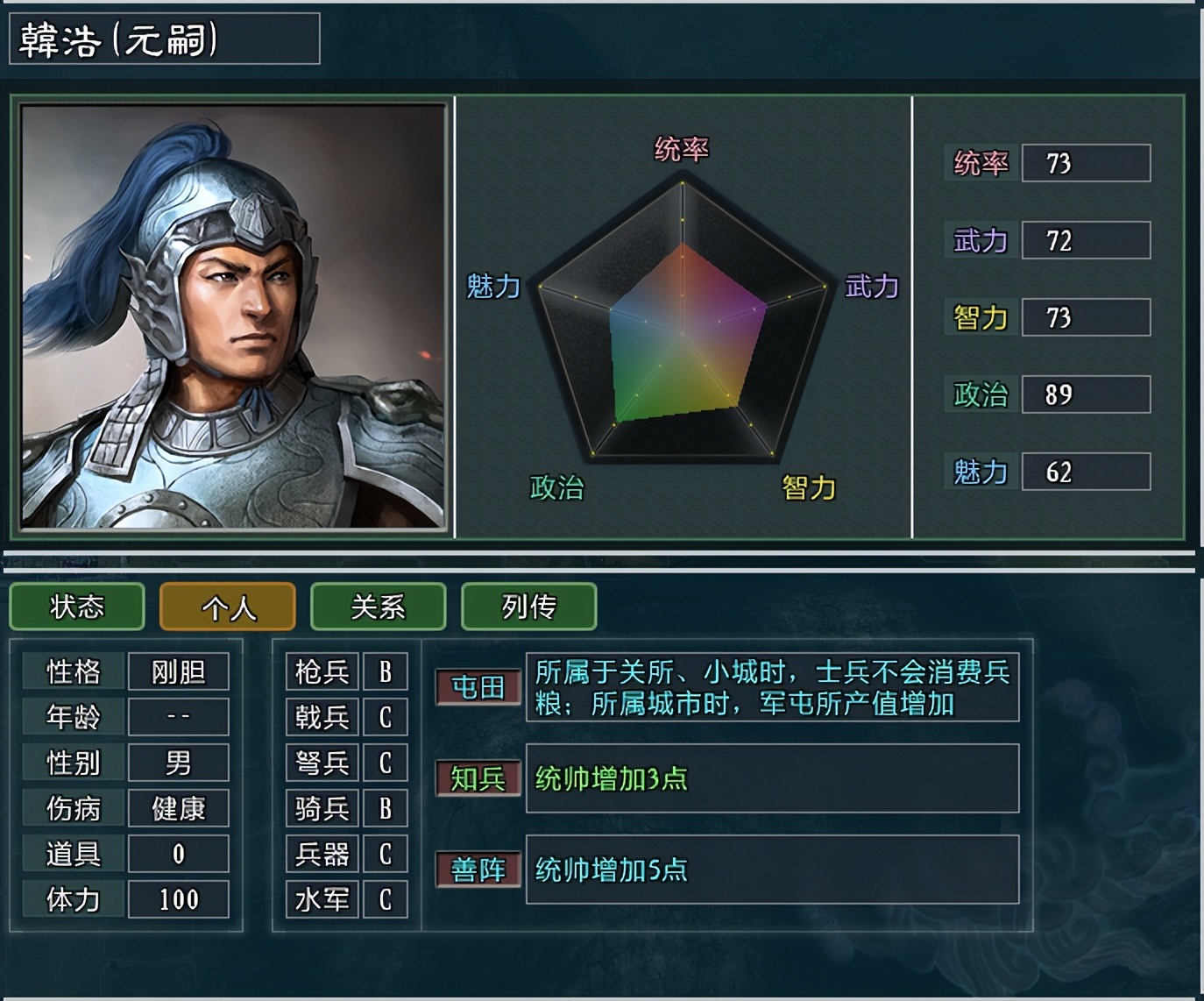This screenshot has width=1204, height=1001.
Task: Toggle the 枪兵 proficiency rank B
Action: 386,672
